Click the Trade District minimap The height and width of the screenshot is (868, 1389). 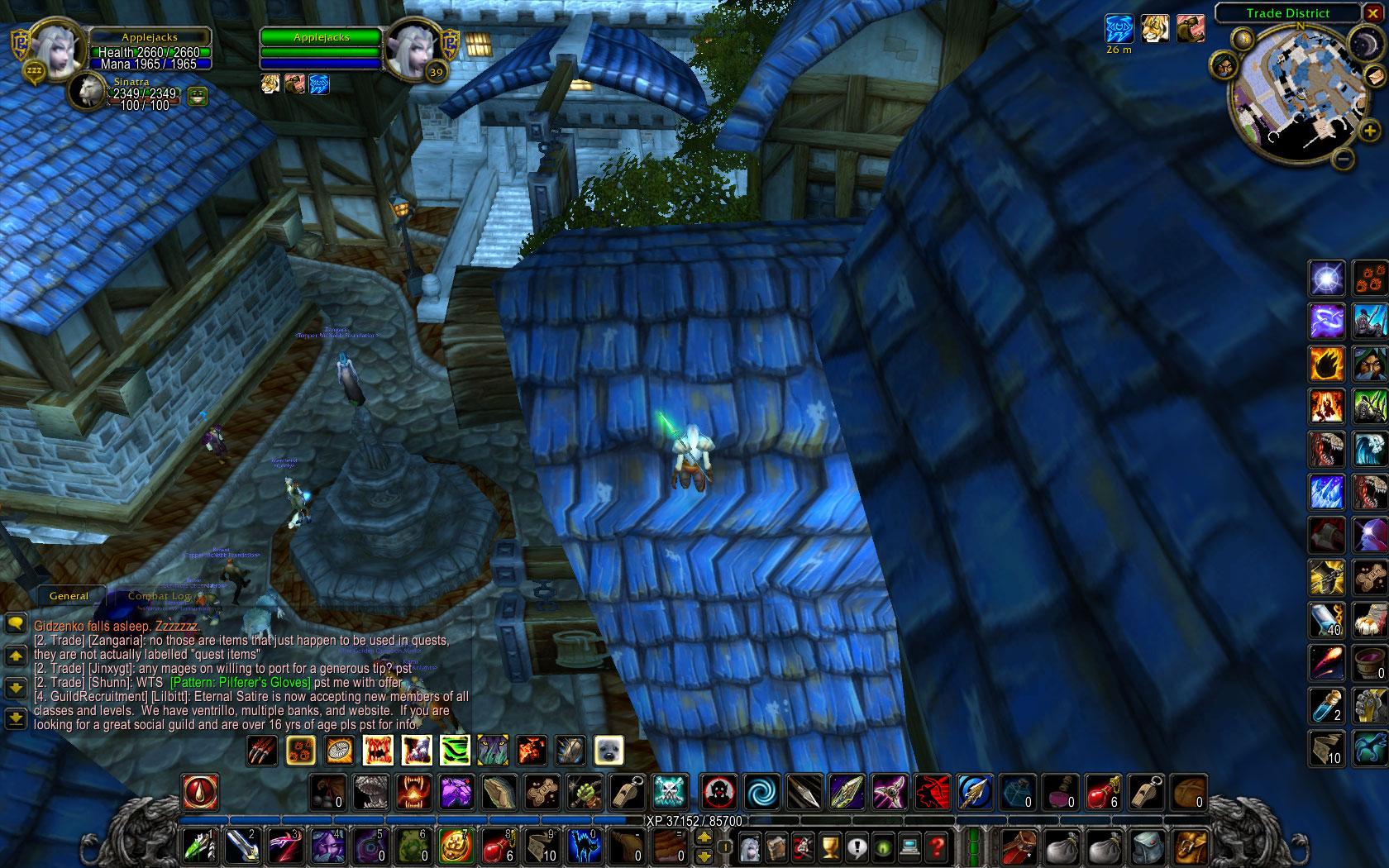1297,89
